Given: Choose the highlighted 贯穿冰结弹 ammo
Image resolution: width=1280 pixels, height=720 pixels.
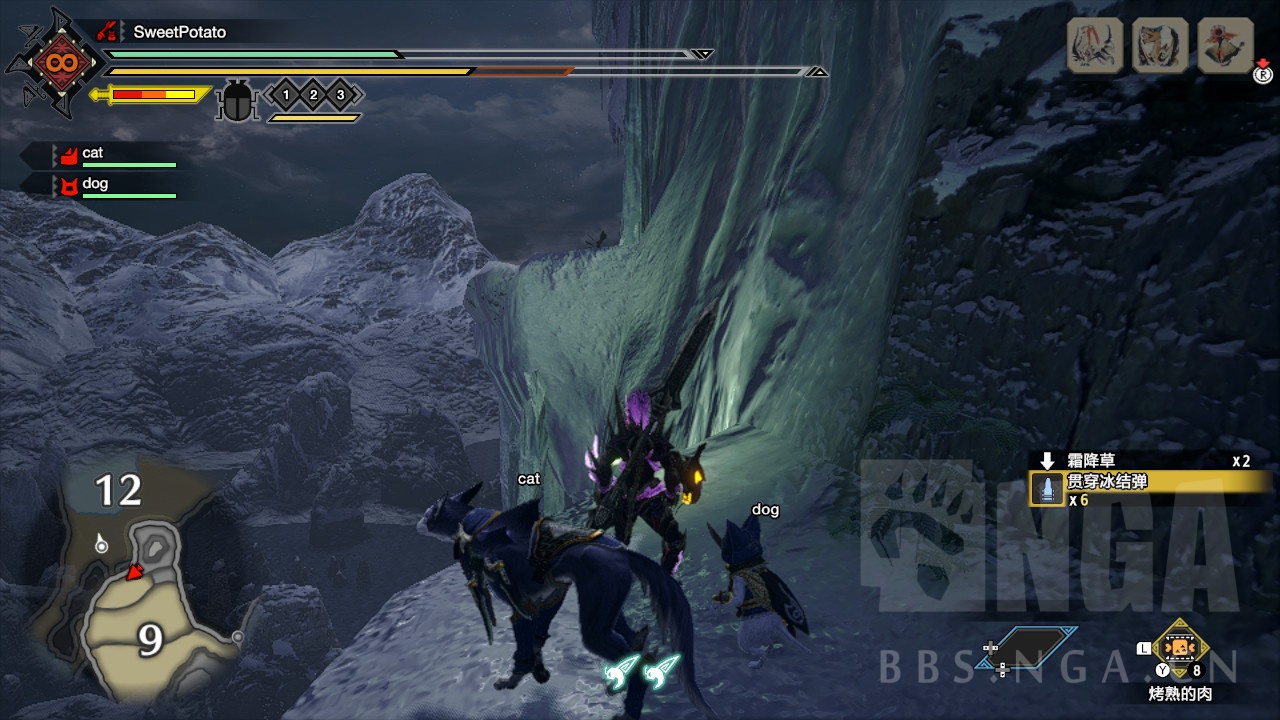Looking at the screenshot, I should click(x=1148, y=482).
